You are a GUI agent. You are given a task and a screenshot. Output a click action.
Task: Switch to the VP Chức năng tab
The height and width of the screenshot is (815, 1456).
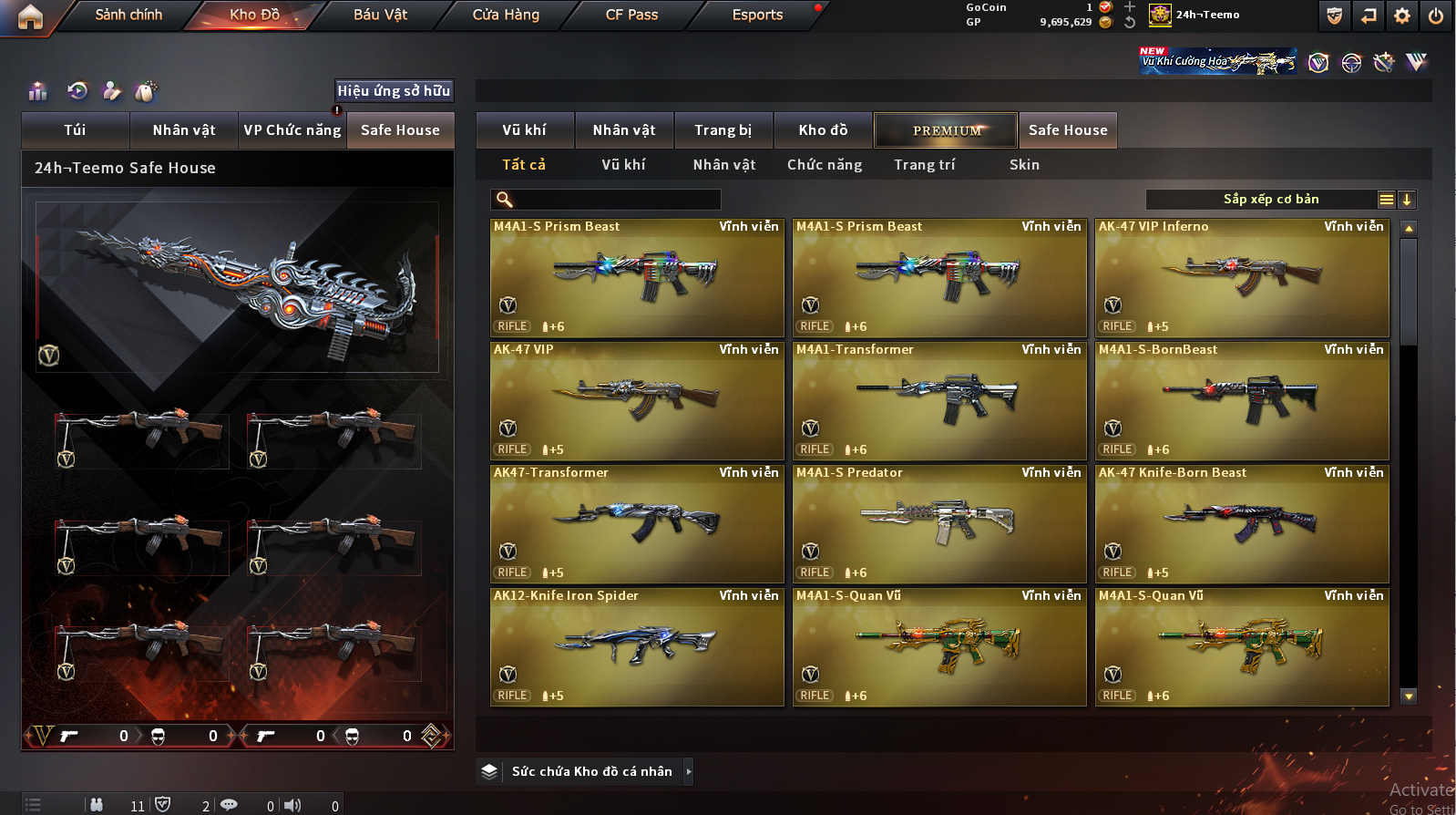[292, 130]
